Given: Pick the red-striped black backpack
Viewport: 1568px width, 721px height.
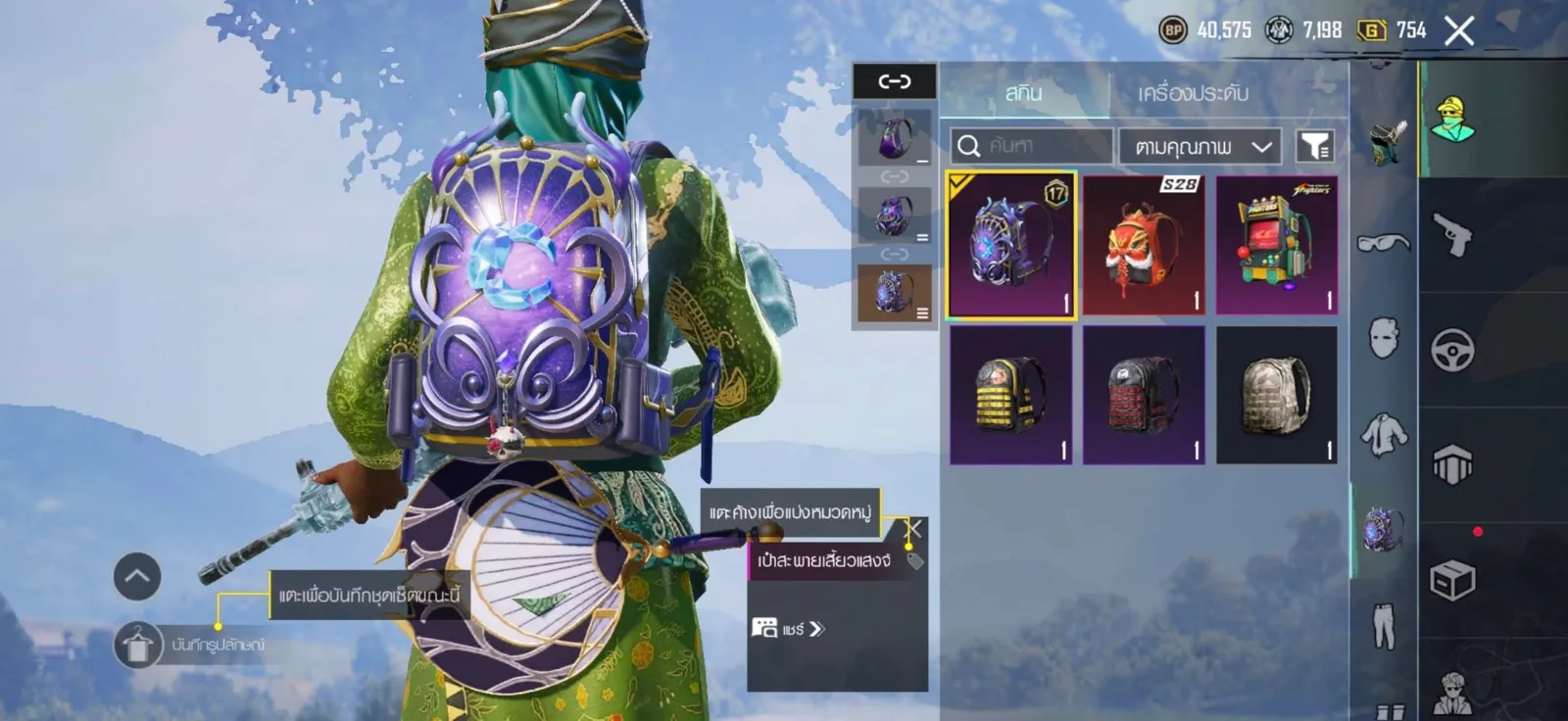Looking at the screenshot, I should pyautogui.click(x=1144, y=395).
